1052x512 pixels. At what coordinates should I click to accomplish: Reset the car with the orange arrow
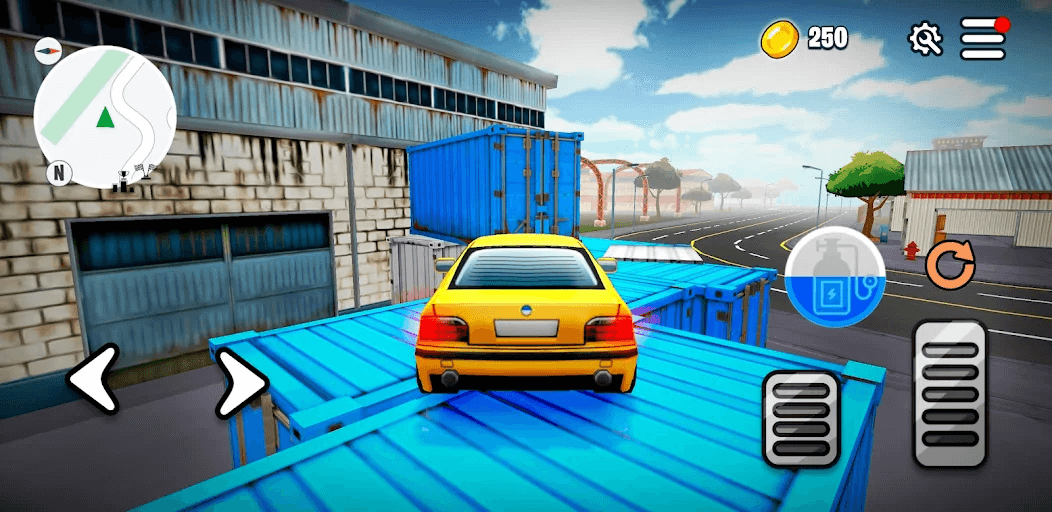[949, 264]
